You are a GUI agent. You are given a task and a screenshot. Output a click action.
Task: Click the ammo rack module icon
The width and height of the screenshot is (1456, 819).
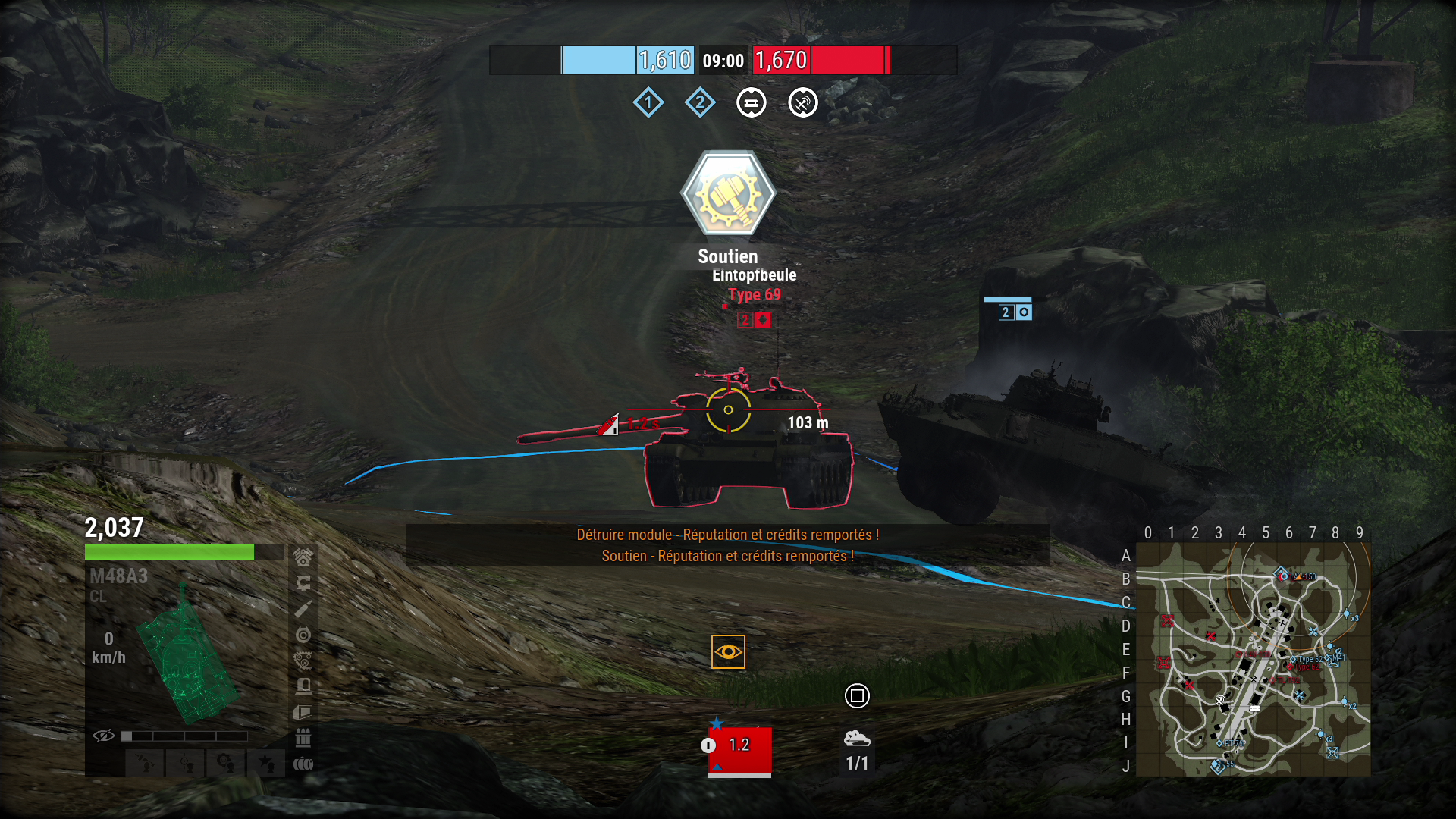(x=303, y=737)
